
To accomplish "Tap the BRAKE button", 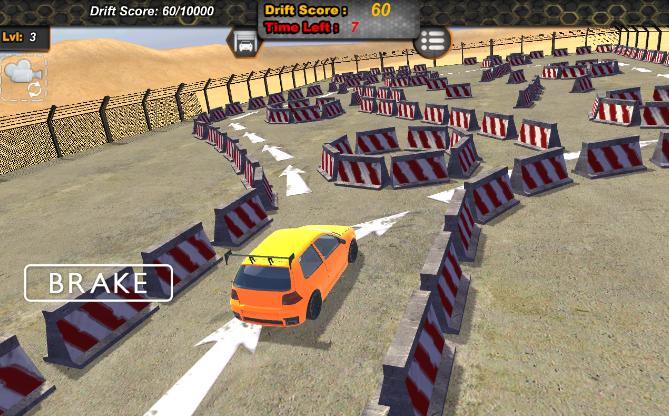I will [98, 283].
